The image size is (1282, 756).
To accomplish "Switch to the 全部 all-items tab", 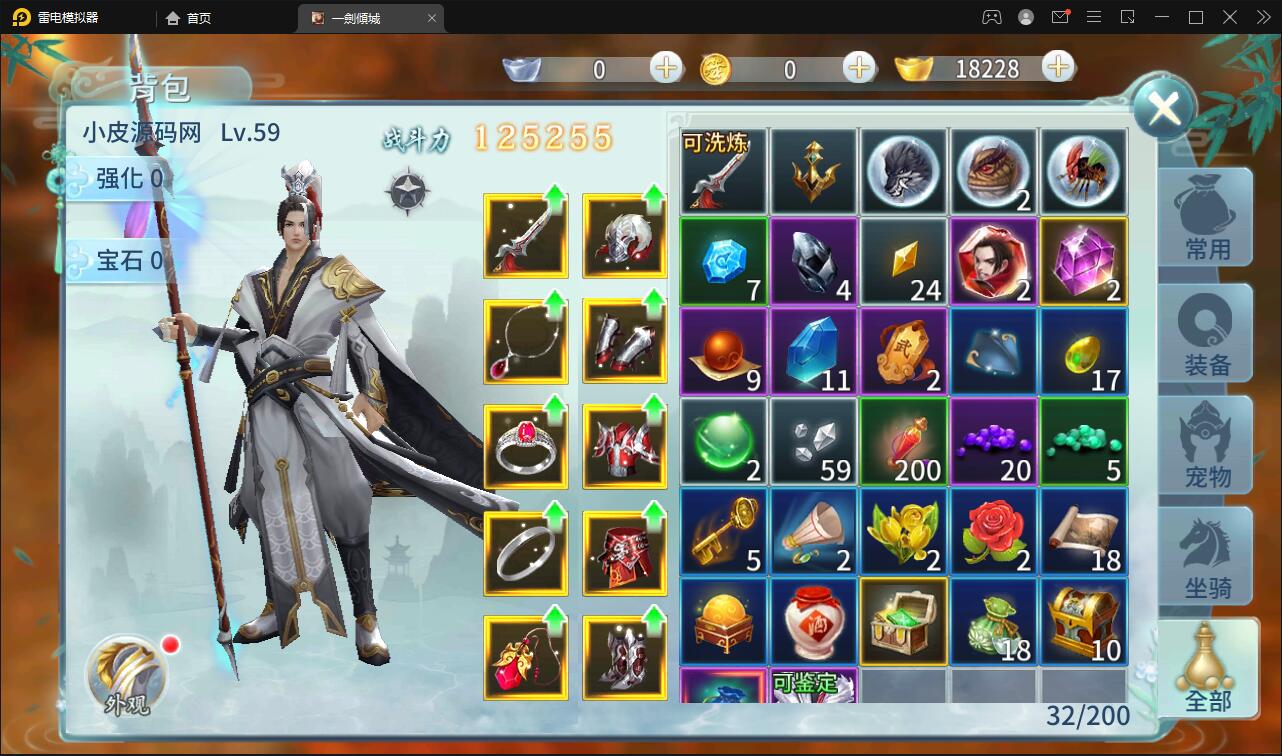I will (x=1206, y=668).
